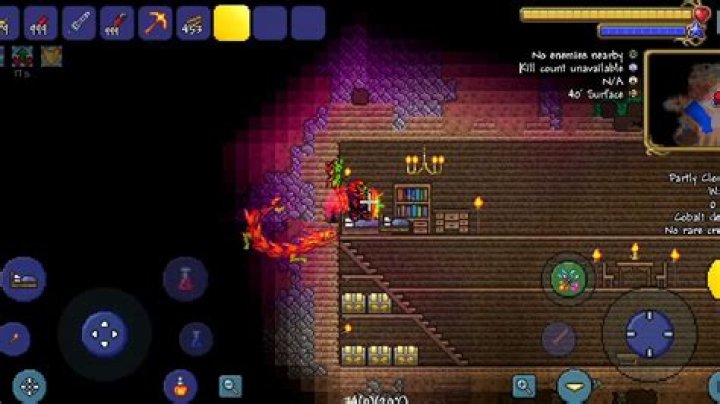Activate the orange buff potion button
This screenshot has width=720, height=404.
coord(180,385)
